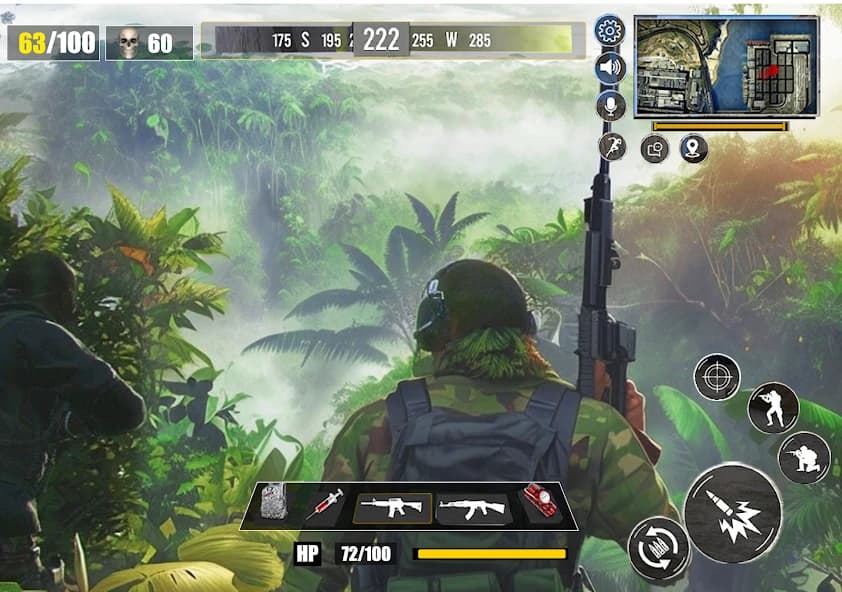Activate the sprint running icon
Viewport: 842px width, 592px height.
[x=612, y=147]
